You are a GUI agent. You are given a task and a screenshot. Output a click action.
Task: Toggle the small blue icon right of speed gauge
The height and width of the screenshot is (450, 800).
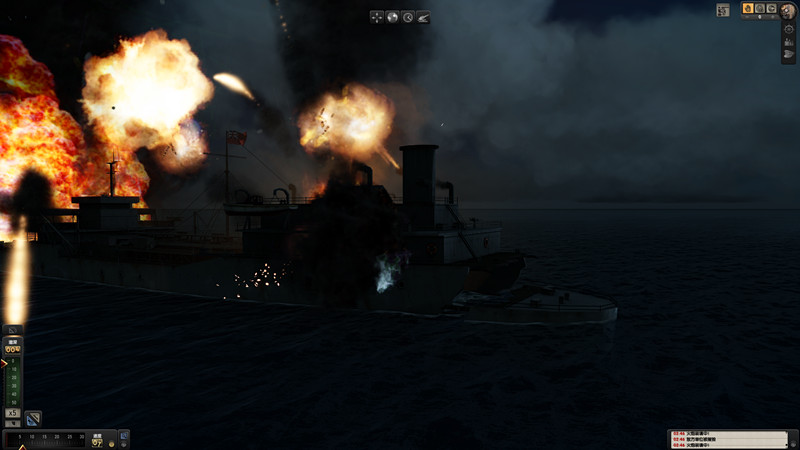tap(124, 437)
